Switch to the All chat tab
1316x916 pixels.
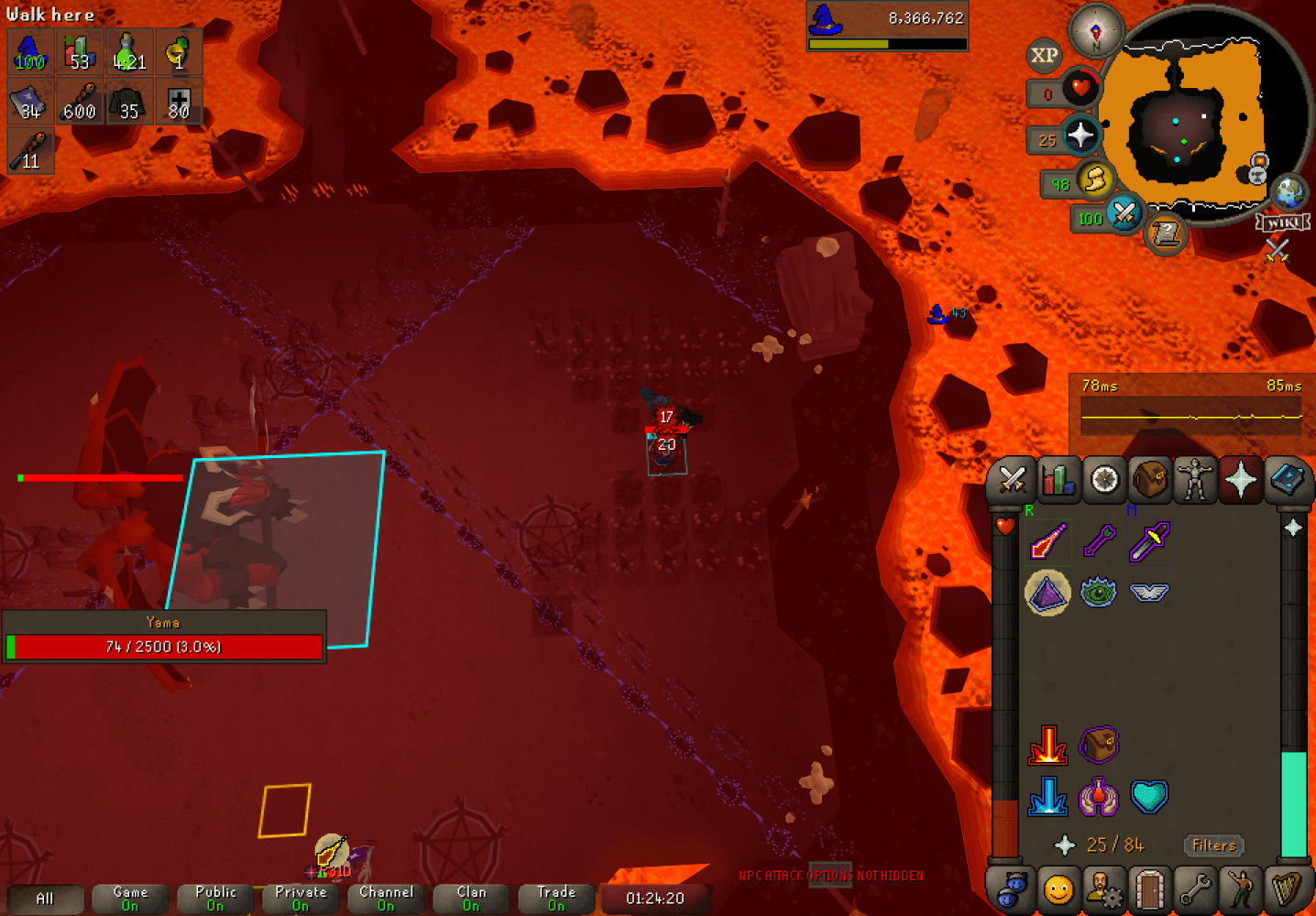(47, 899)
